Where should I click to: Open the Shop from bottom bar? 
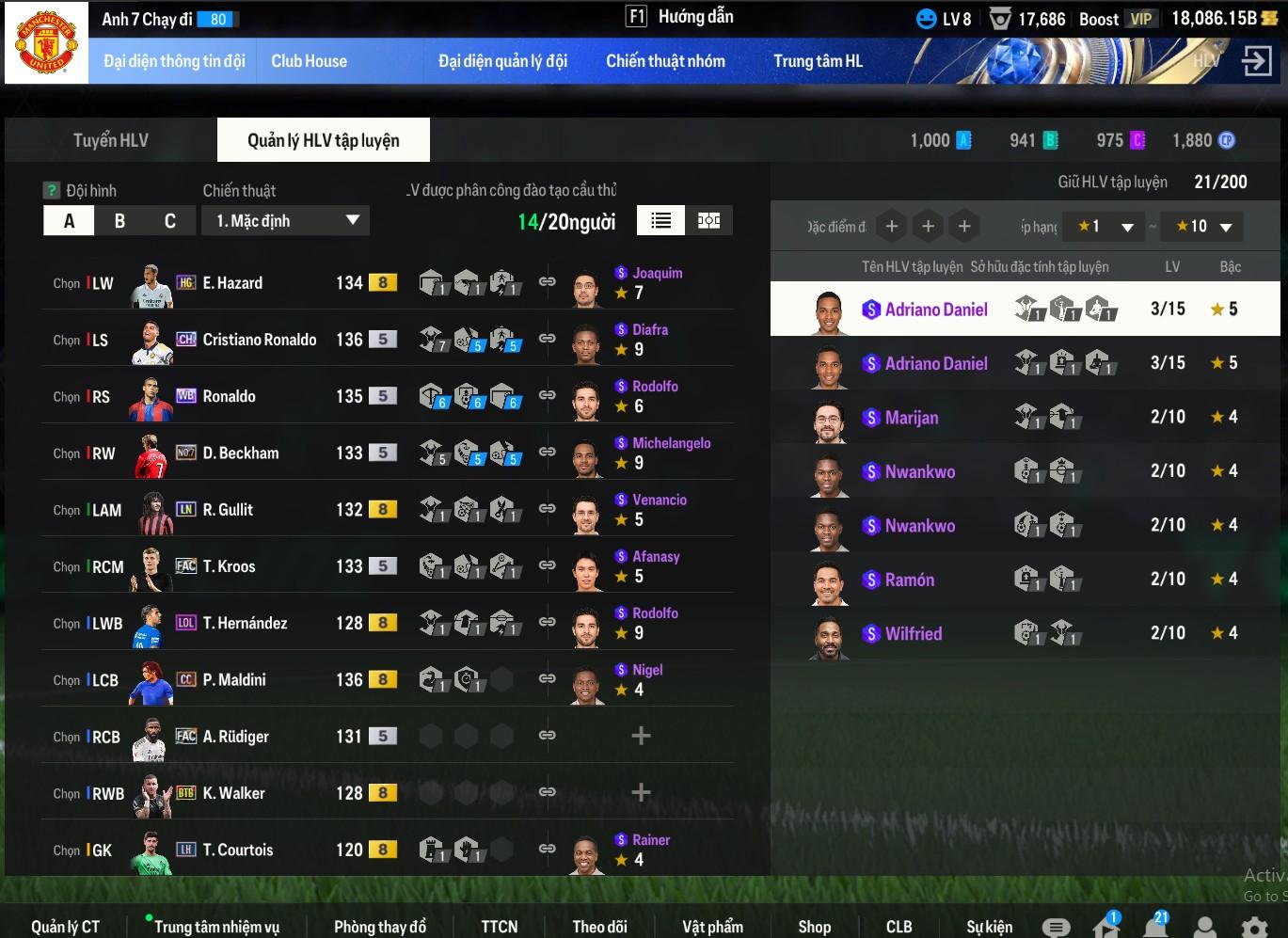[x=814, y=927]
